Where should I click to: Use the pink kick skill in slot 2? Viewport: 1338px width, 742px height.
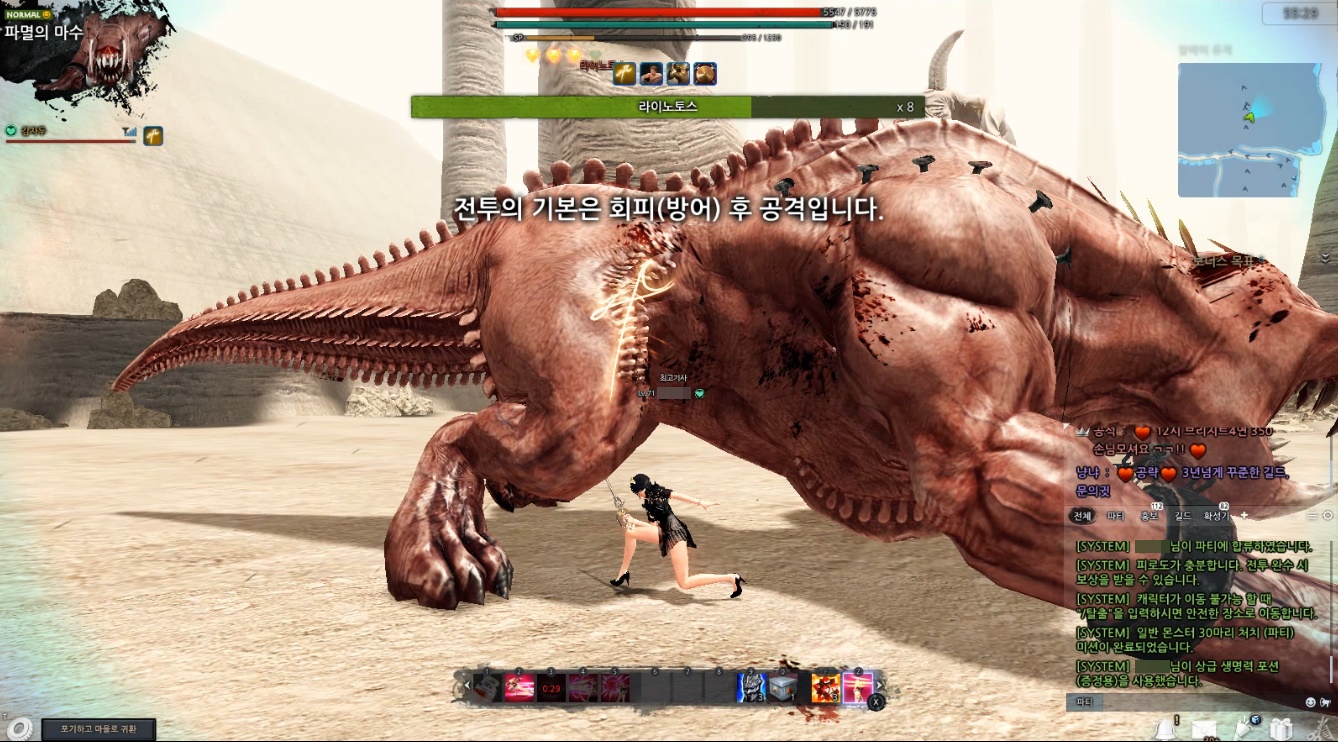(519, 688)
